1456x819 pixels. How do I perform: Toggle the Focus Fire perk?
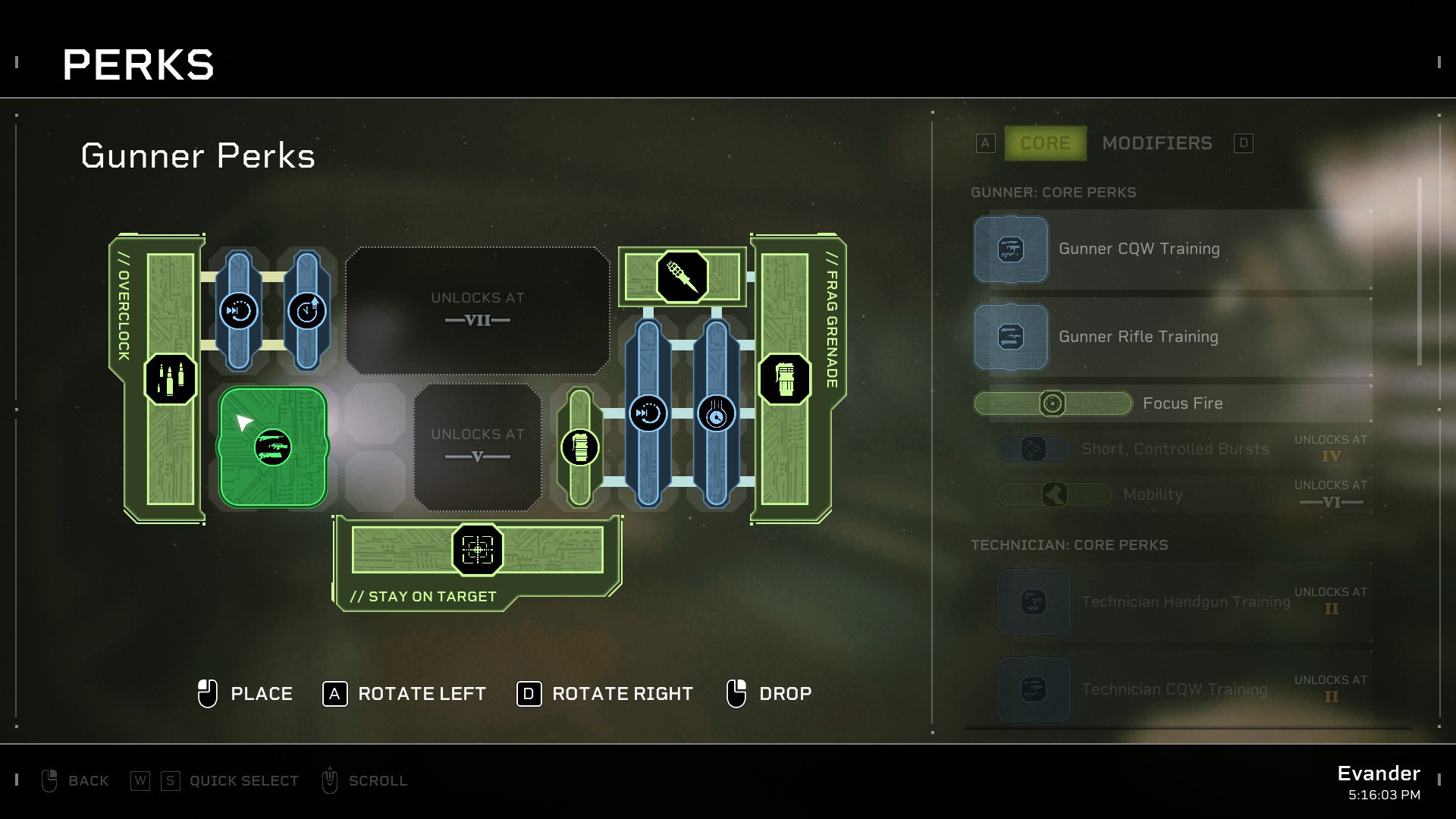pos(1053,403)
